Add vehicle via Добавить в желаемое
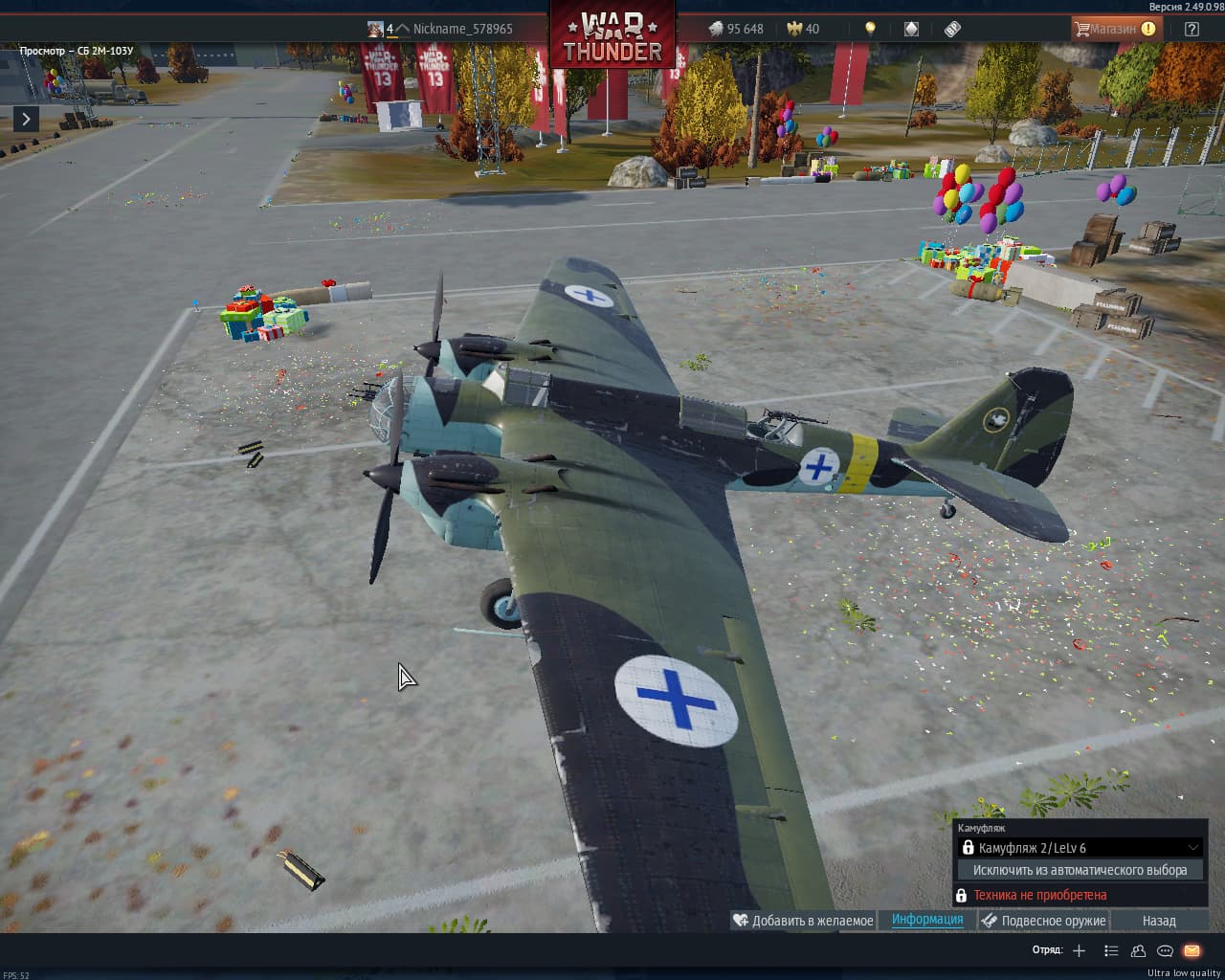Screen dimensions: 1225x980 coord(803,921)
